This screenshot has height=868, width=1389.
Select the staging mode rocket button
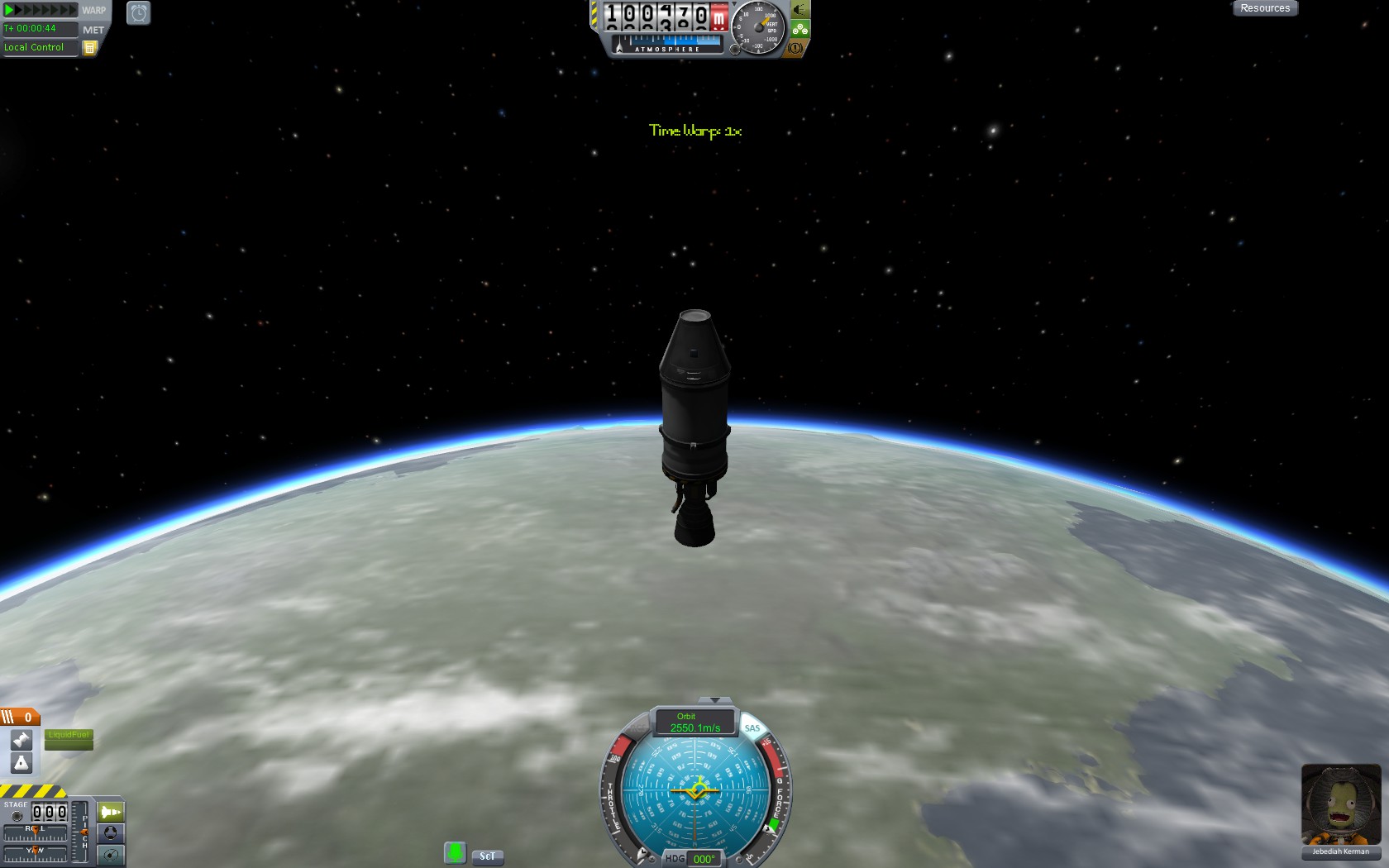110,812
